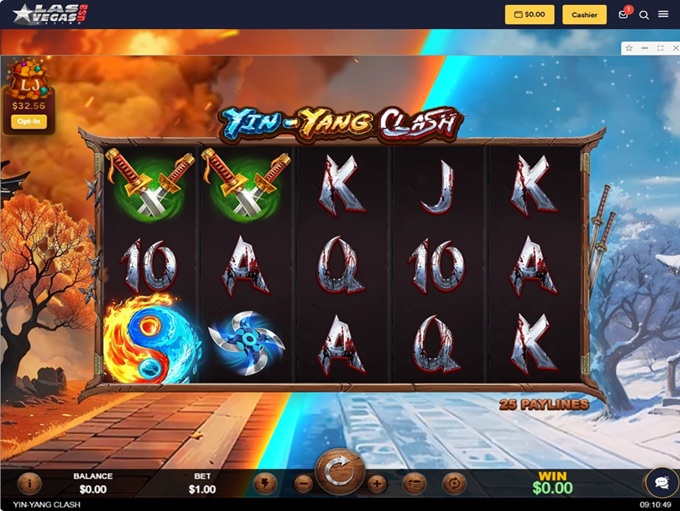This screenshot has width=680, height=511.
Task: Spin the reels with the central spin button
Action: point(340,472)
